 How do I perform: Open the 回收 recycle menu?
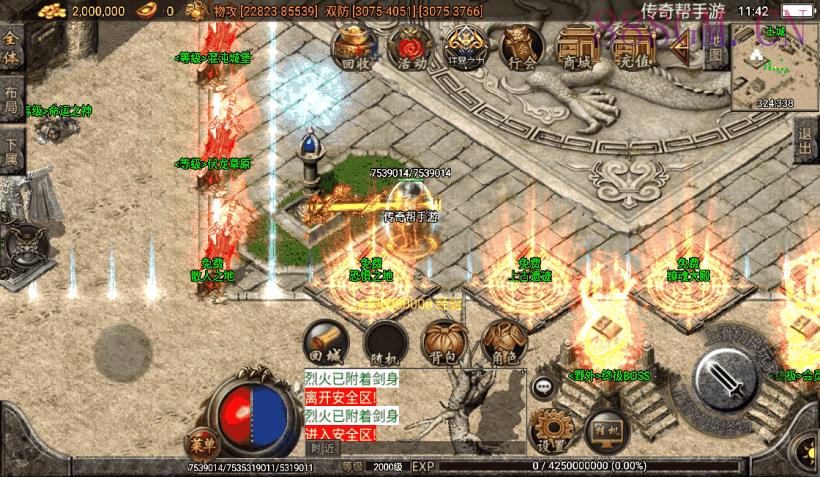point(355,48)
